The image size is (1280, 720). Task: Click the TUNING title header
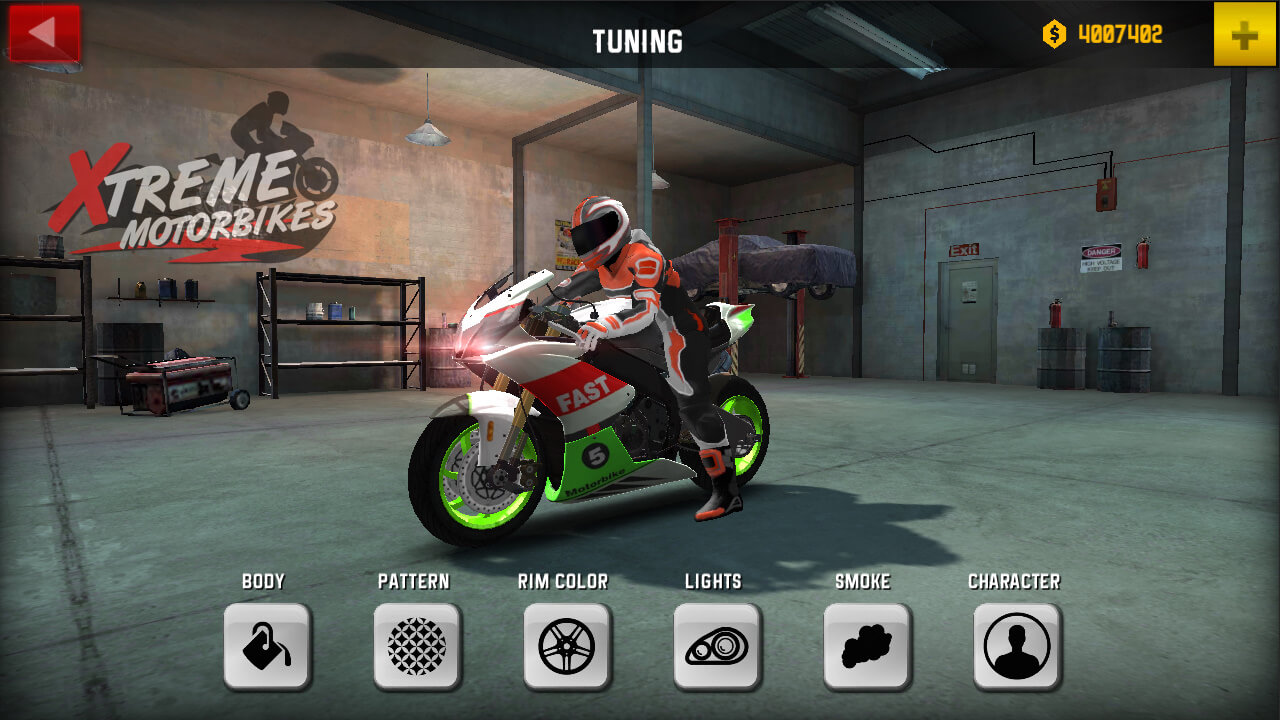[640, 42]
